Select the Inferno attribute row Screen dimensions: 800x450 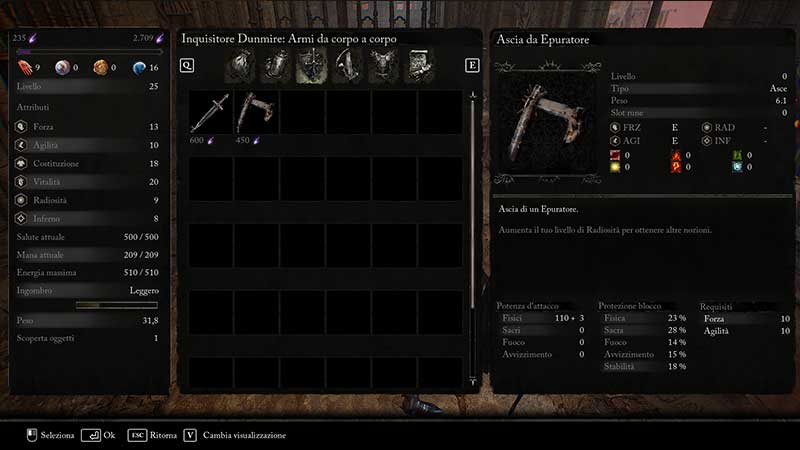87,217
